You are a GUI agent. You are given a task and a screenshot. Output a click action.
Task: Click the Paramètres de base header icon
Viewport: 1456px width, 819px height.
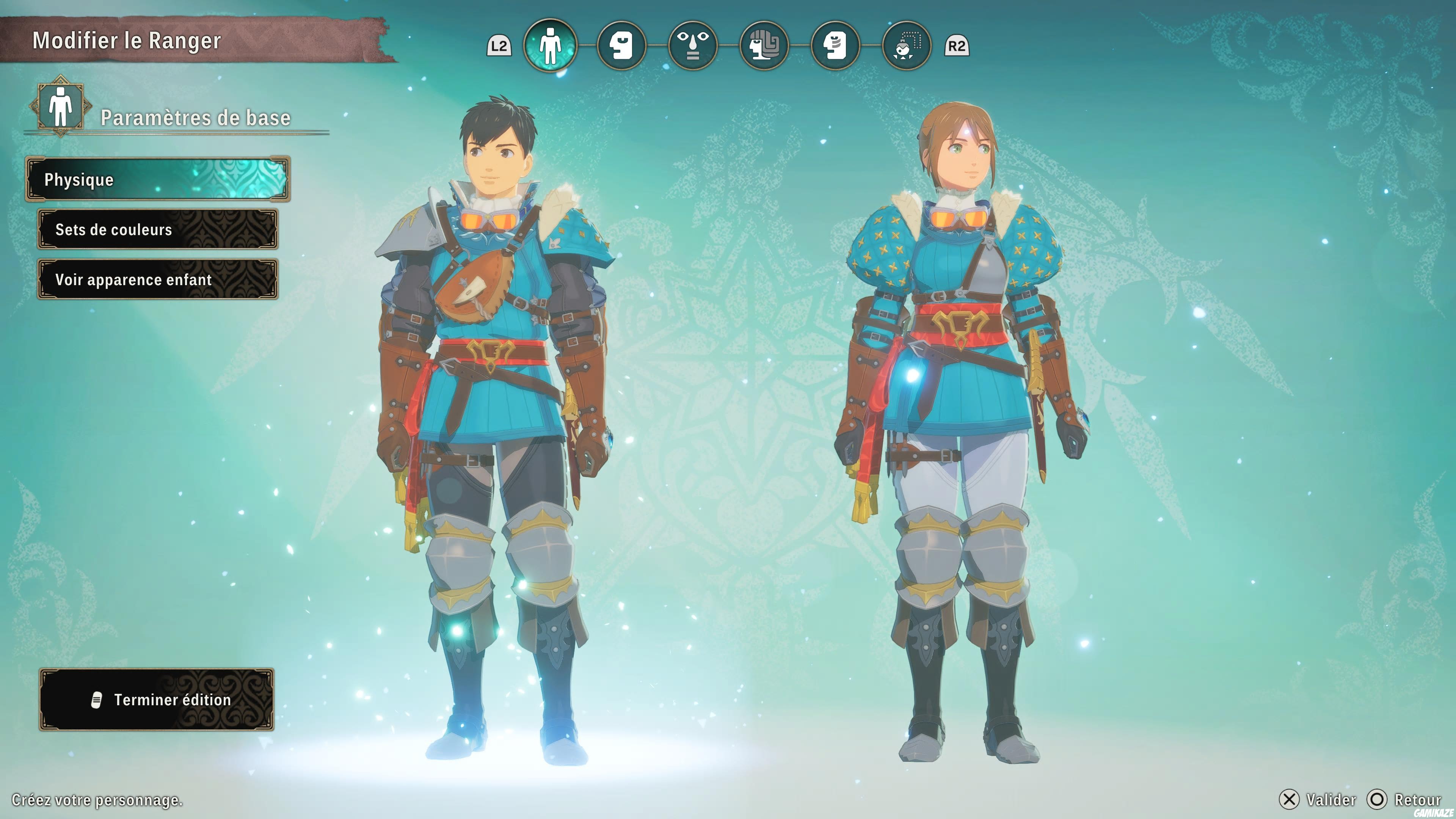coord(61,111)
